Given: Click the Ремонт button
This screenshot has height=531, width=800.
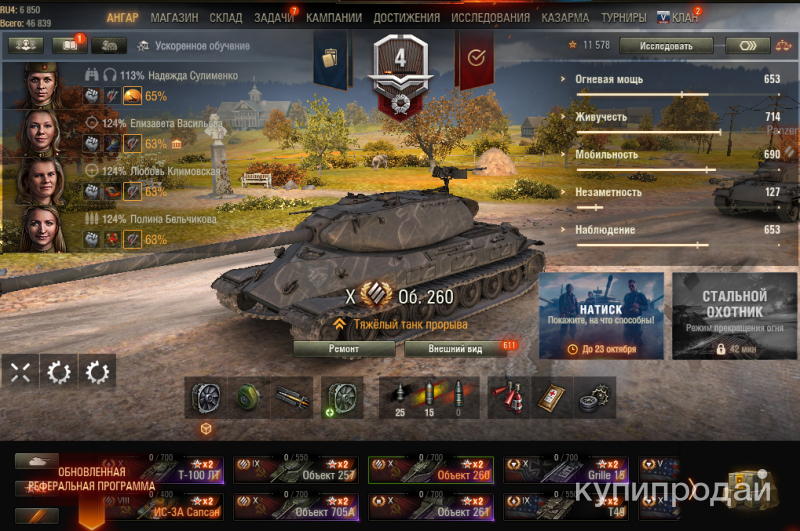Looking at the screenshot, I should pos(343,349).
